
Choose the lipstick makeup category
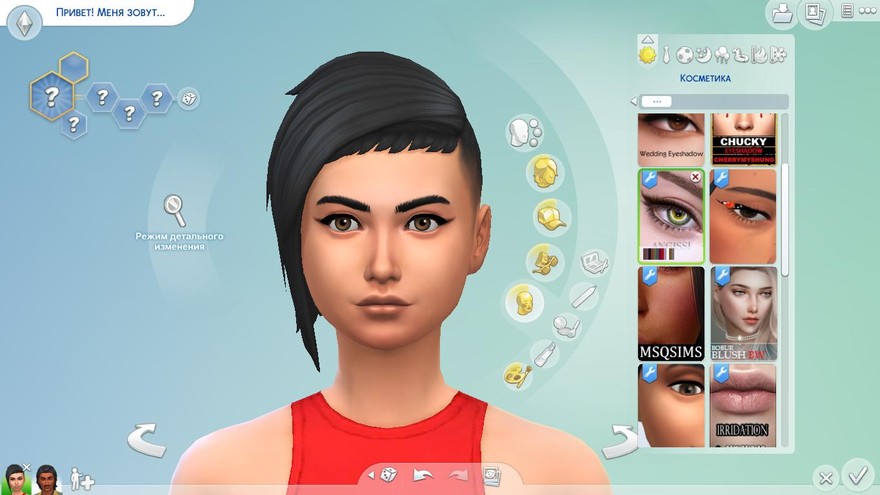[x=545, y=353]
